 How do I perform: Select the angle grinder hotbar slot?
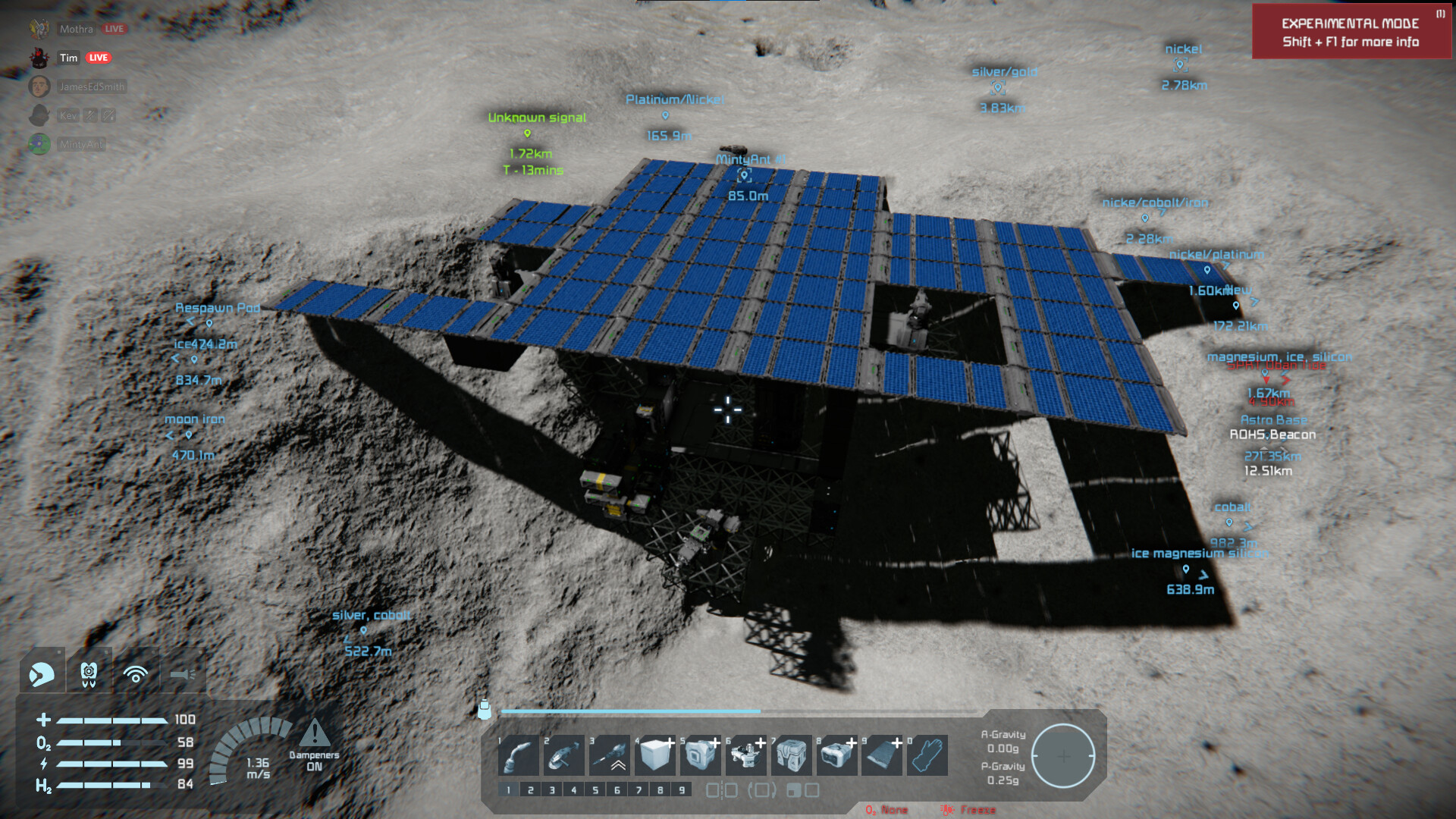[x=564, y=755]
